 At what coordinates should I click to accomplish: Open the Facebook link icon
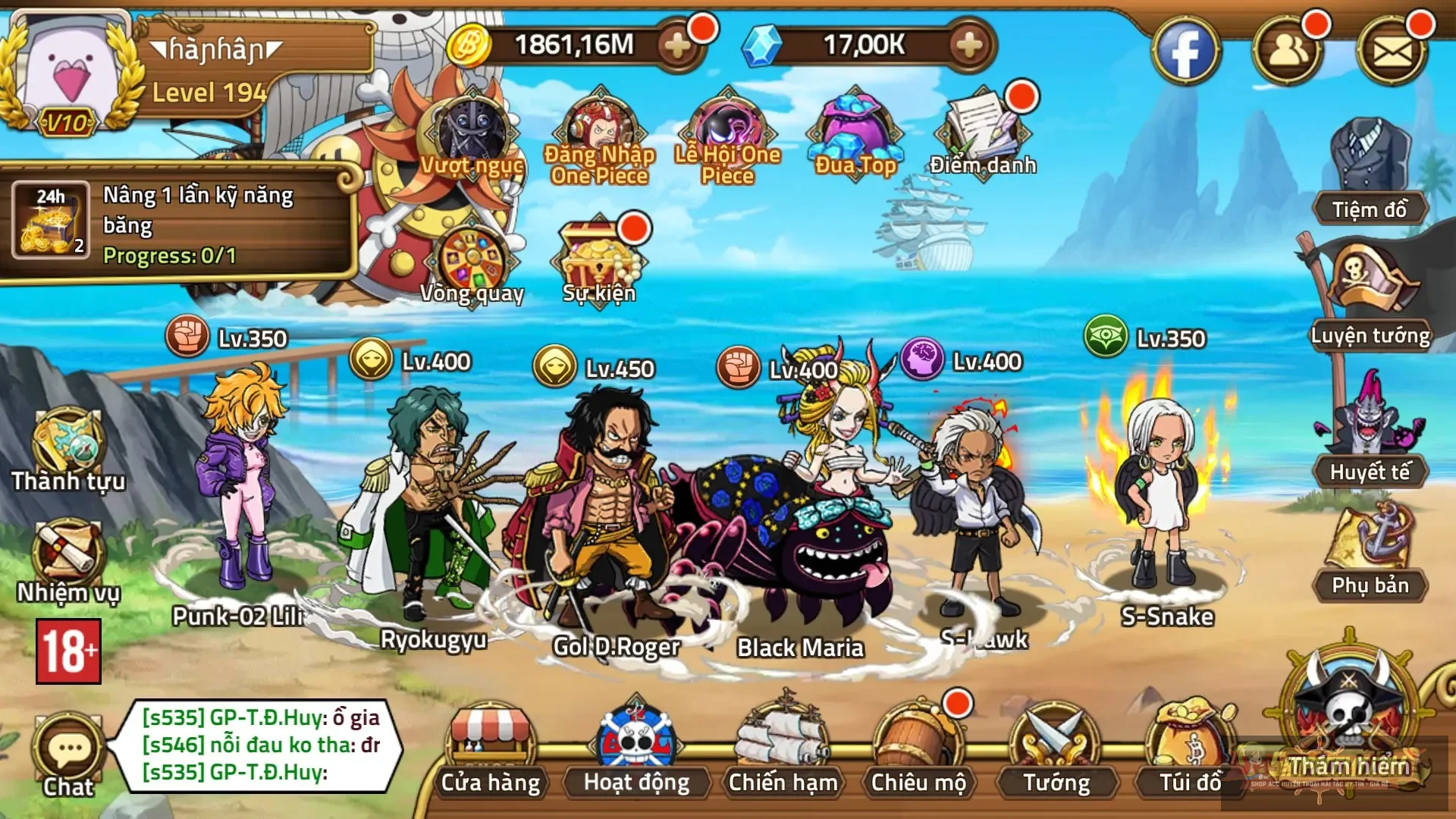tap(1185, 52)
